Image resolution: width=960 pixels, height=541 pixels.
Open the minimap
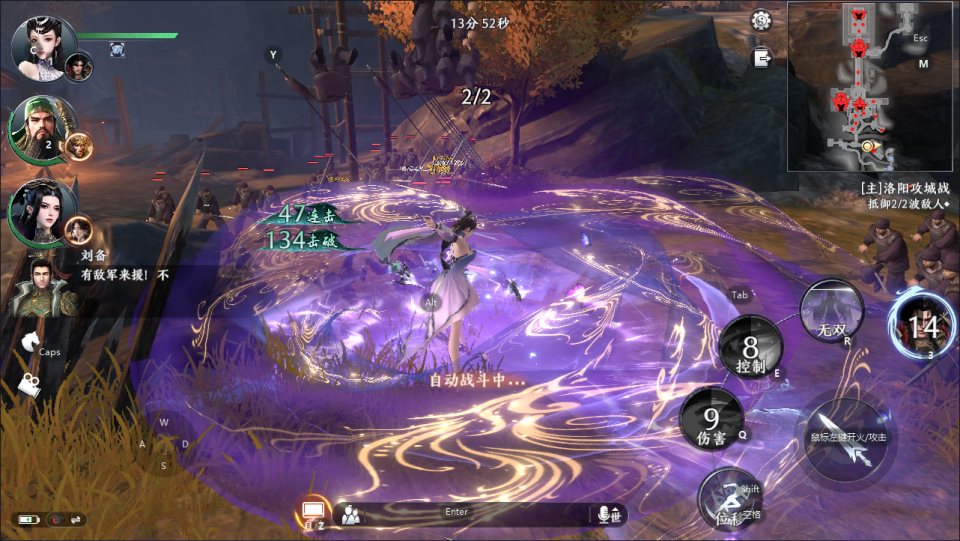[872, 86]
